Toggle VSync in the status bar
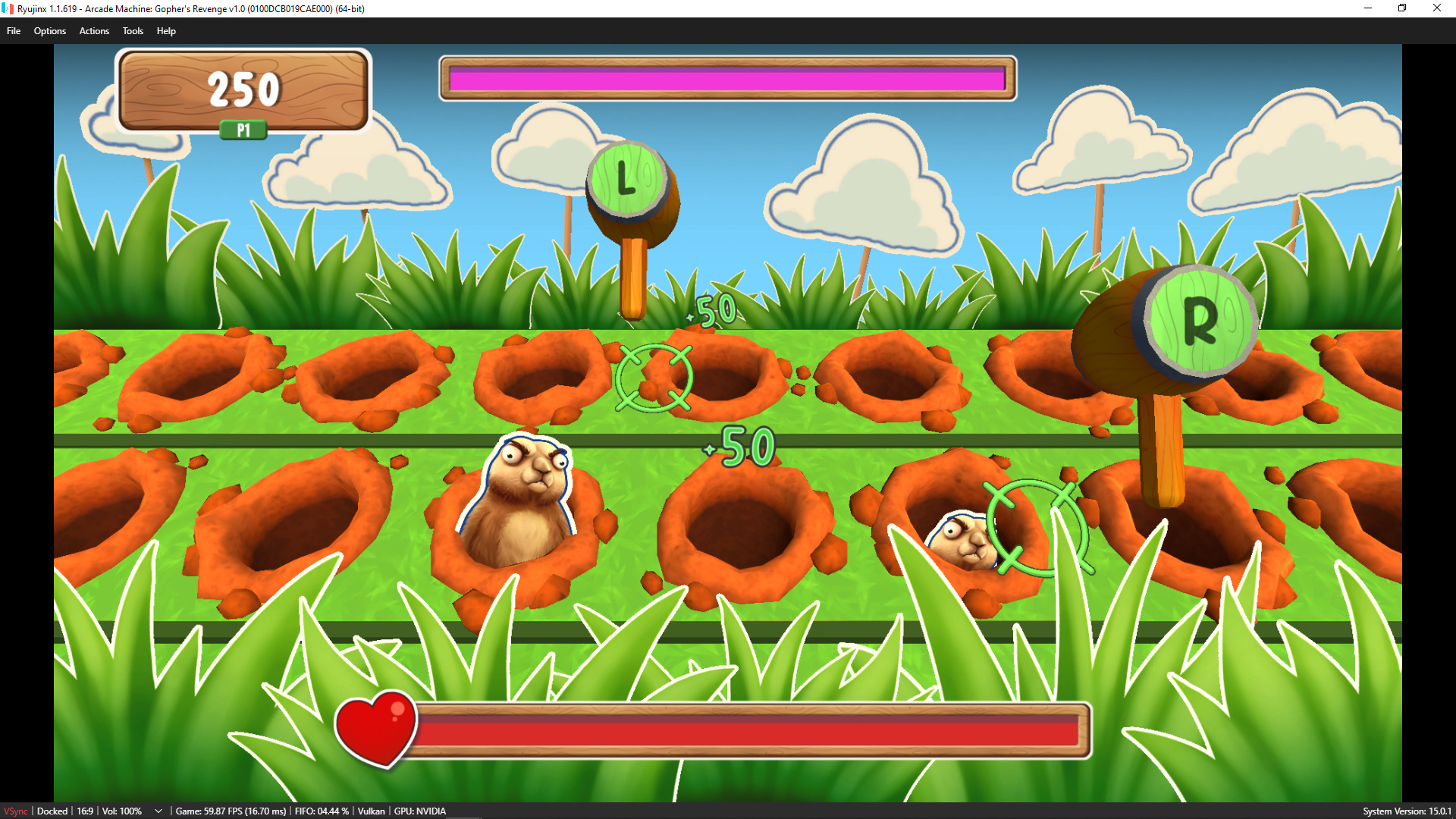The height and width of the screenshot is (819, 1456). click(15, 811)
